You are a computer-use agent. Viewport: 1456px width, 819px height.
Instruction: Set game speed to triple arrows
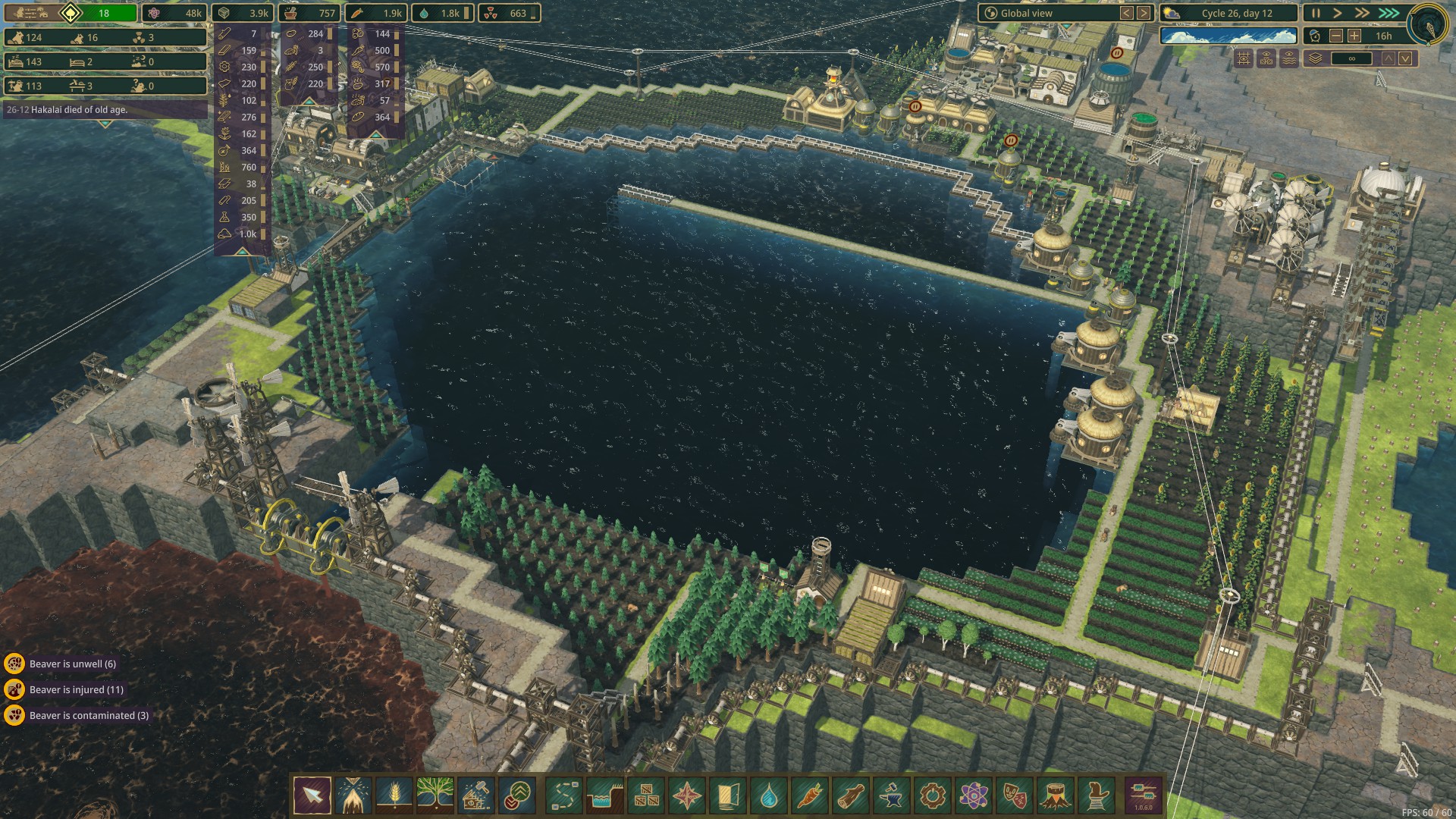pyautogui.click(x=1389, y=13)
